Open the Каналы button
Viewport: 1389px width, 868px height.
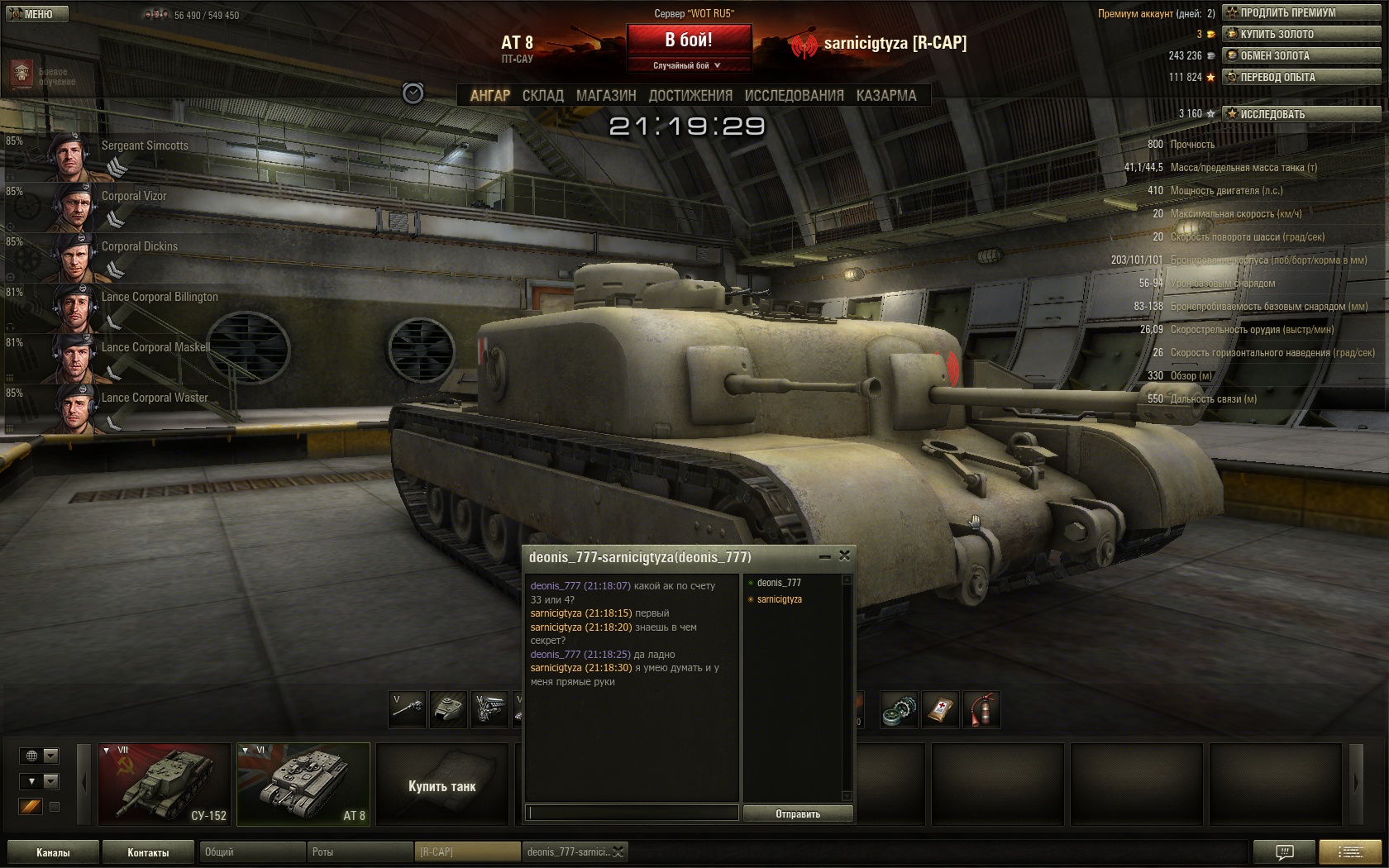pos(53,852)
